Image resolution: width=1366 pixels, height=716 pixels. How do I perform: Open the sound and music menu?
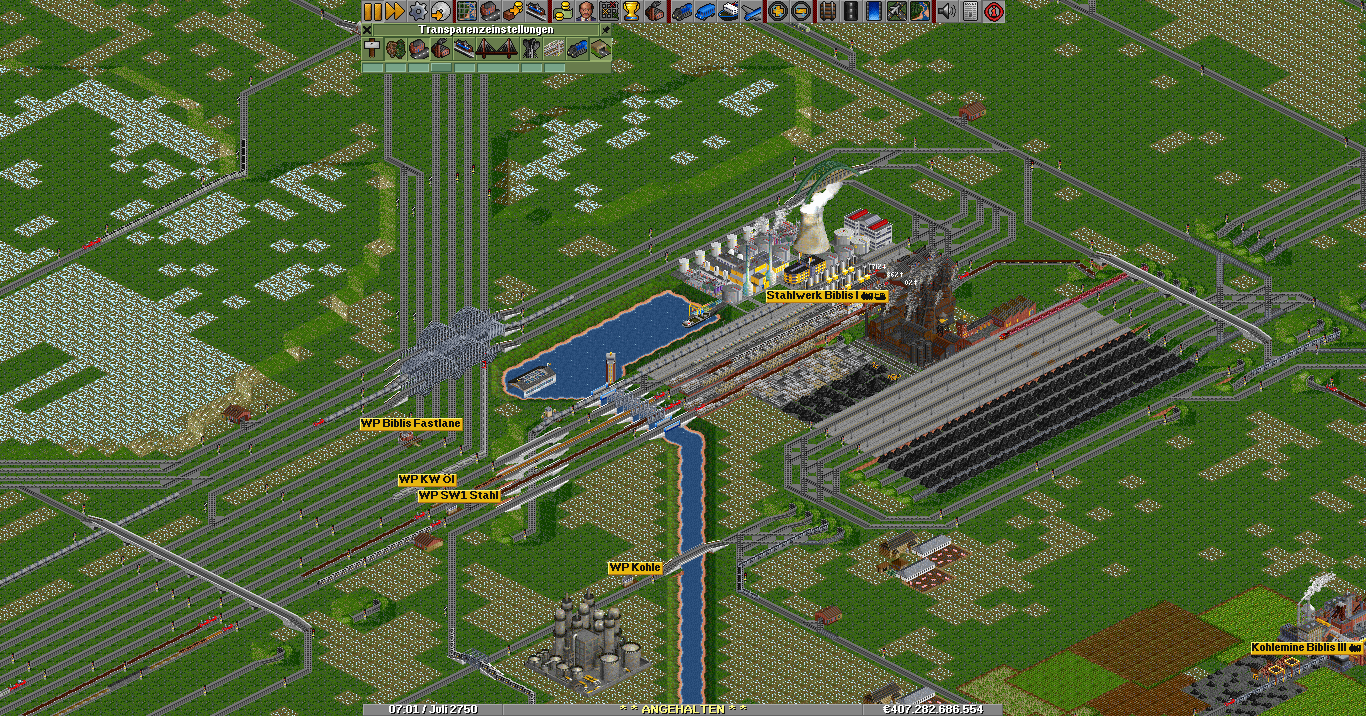point(945,11)
